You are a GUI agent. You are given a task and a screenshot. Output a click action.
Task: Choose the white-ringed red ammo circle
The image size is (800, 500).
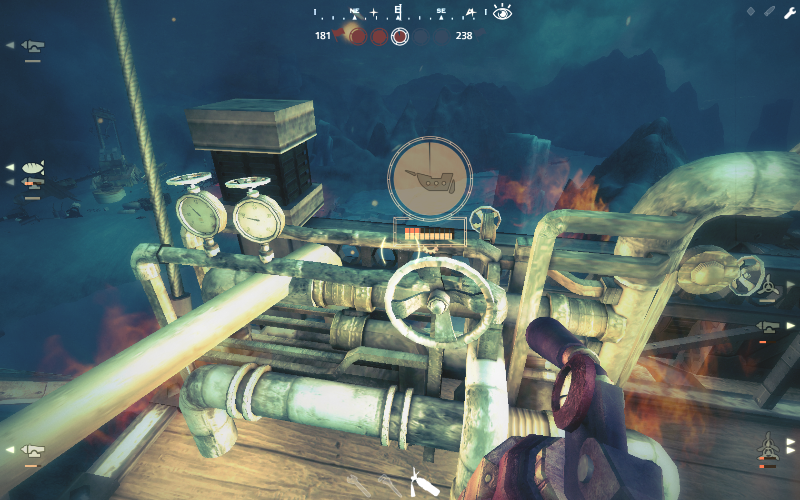(x=400, y=37)
